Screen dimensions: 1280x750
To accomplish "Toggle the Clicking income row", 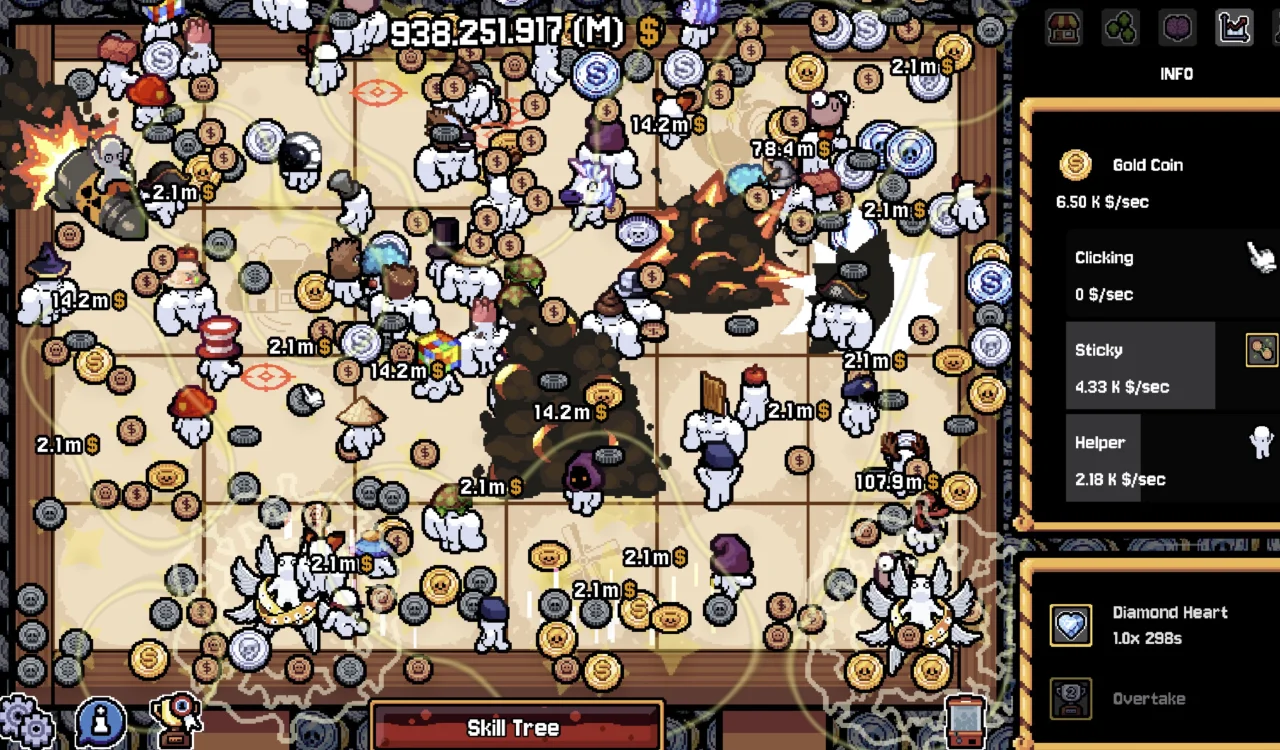I will click(1150, 276).
